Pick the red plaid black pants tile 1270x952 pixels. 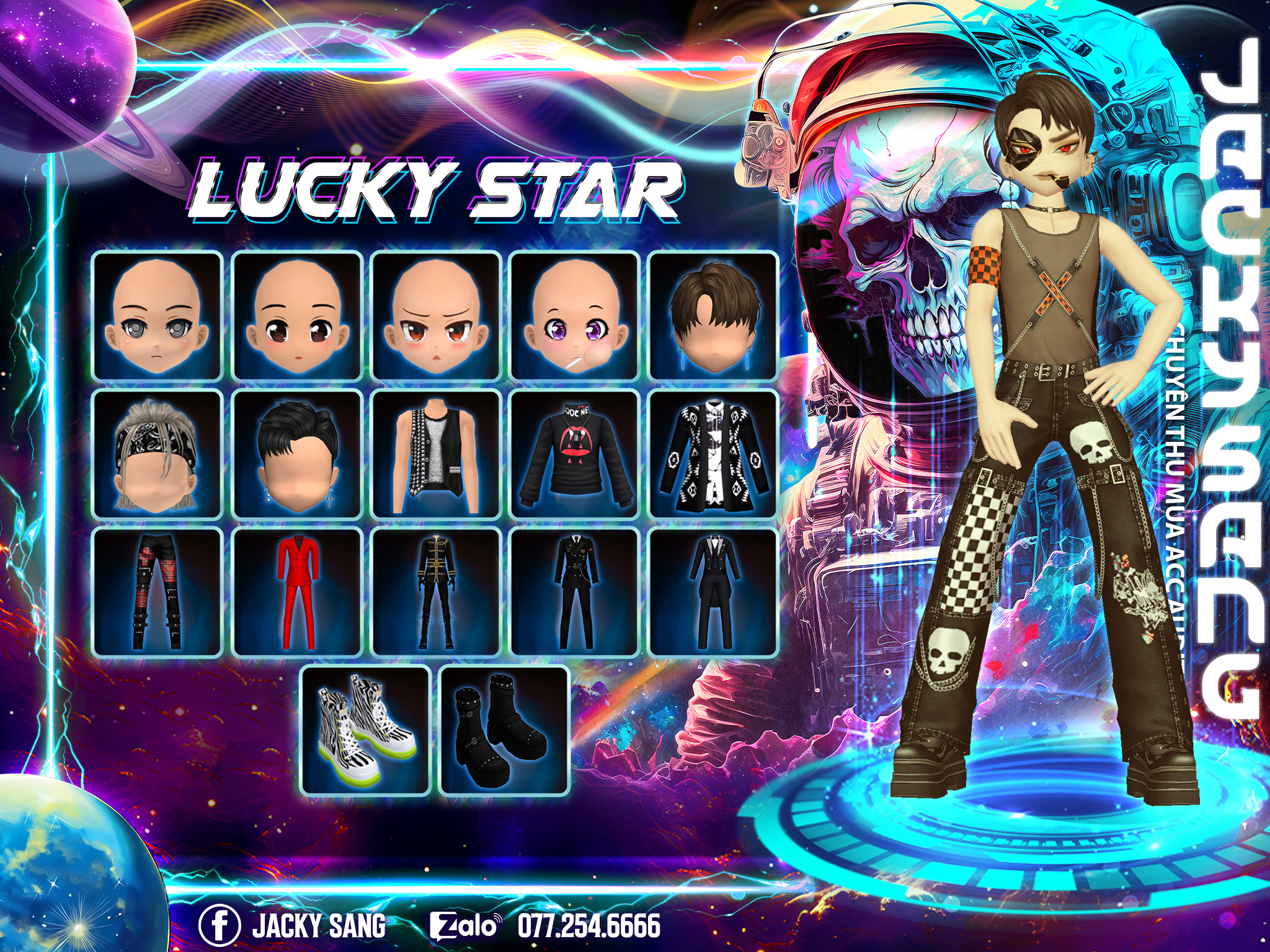158,593
